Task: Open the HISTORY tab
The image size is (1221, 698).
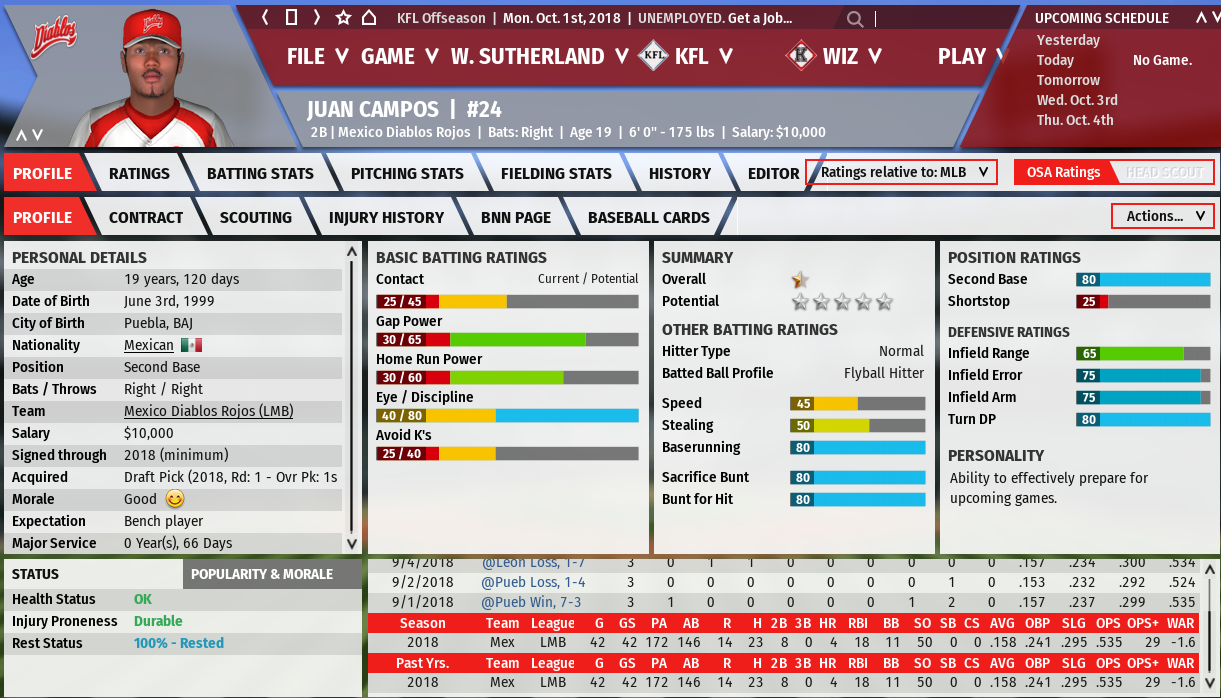Action: [x=679, y=173]
